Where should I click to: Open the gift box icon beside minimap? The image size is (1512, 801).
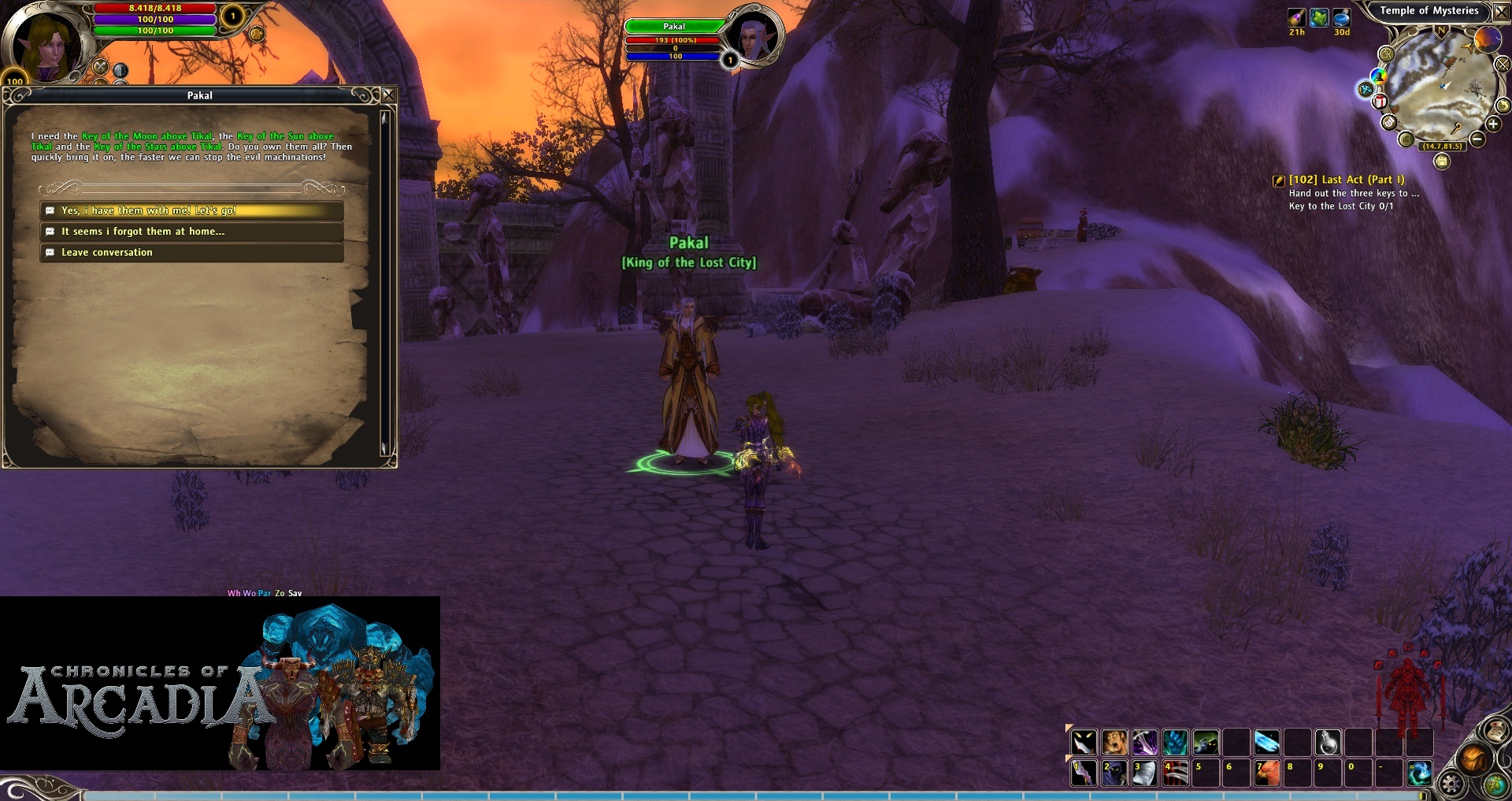pyautogui.click(x=1380, y=102)
